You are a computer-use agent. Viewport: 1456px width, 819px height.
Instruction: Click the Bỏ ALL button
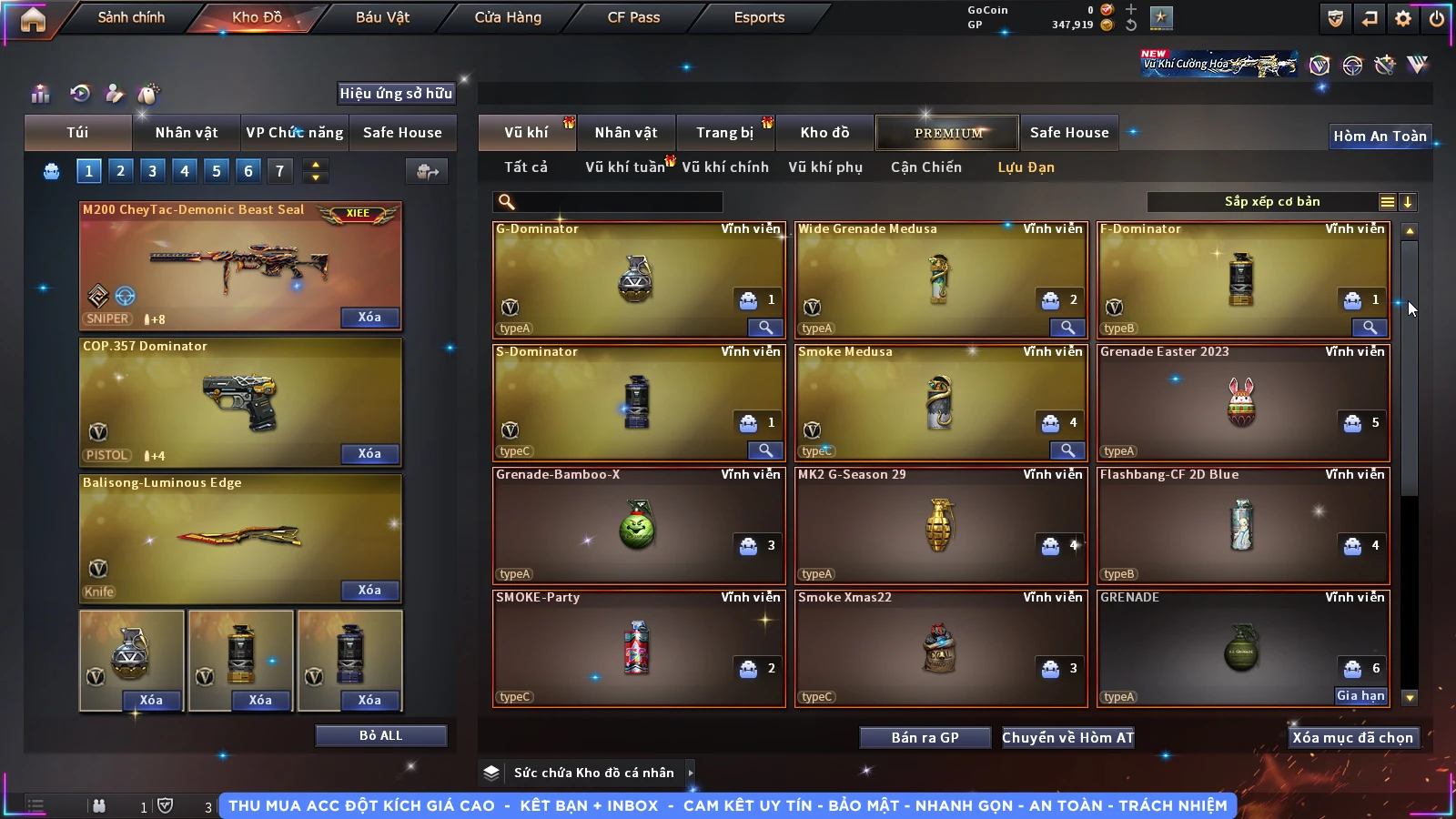(380, 735)
